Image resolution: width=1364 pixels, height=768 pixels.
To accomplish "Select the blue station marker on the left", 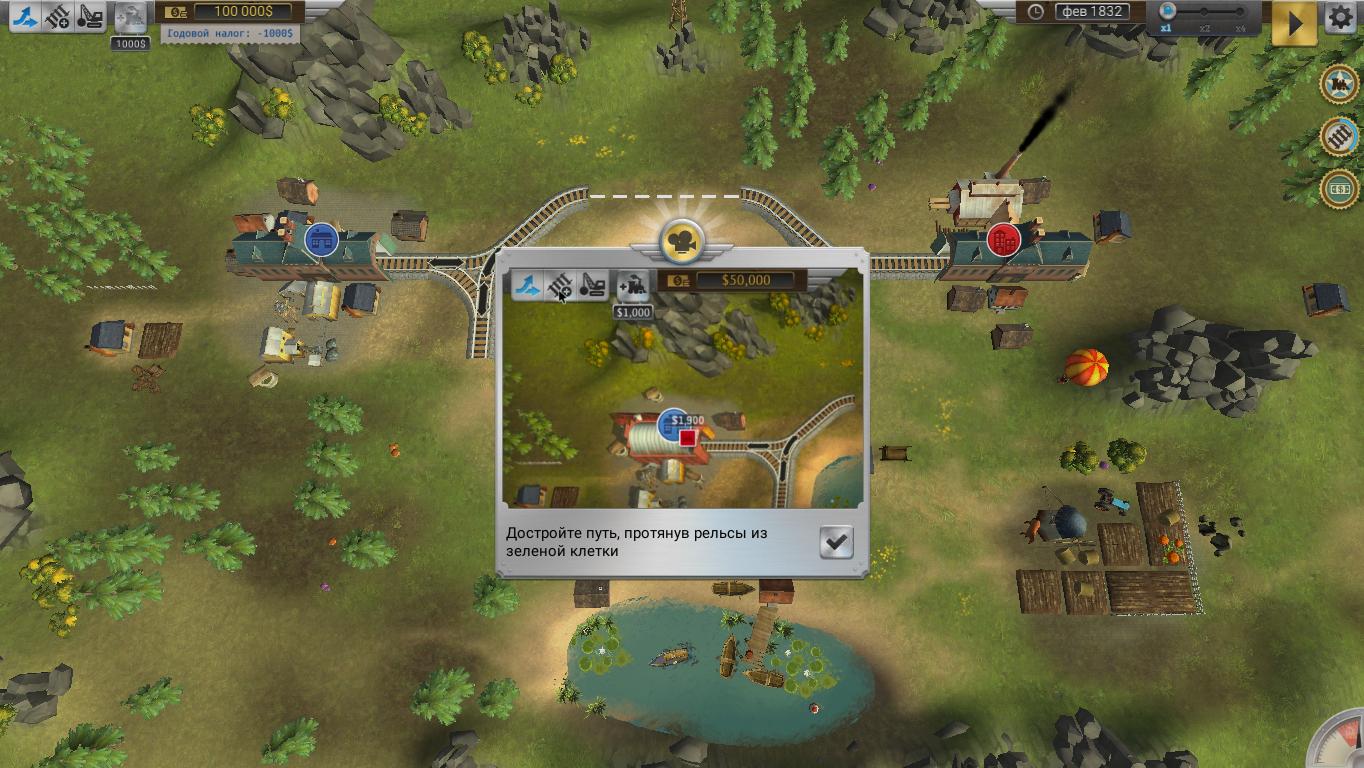I will 321,240.
